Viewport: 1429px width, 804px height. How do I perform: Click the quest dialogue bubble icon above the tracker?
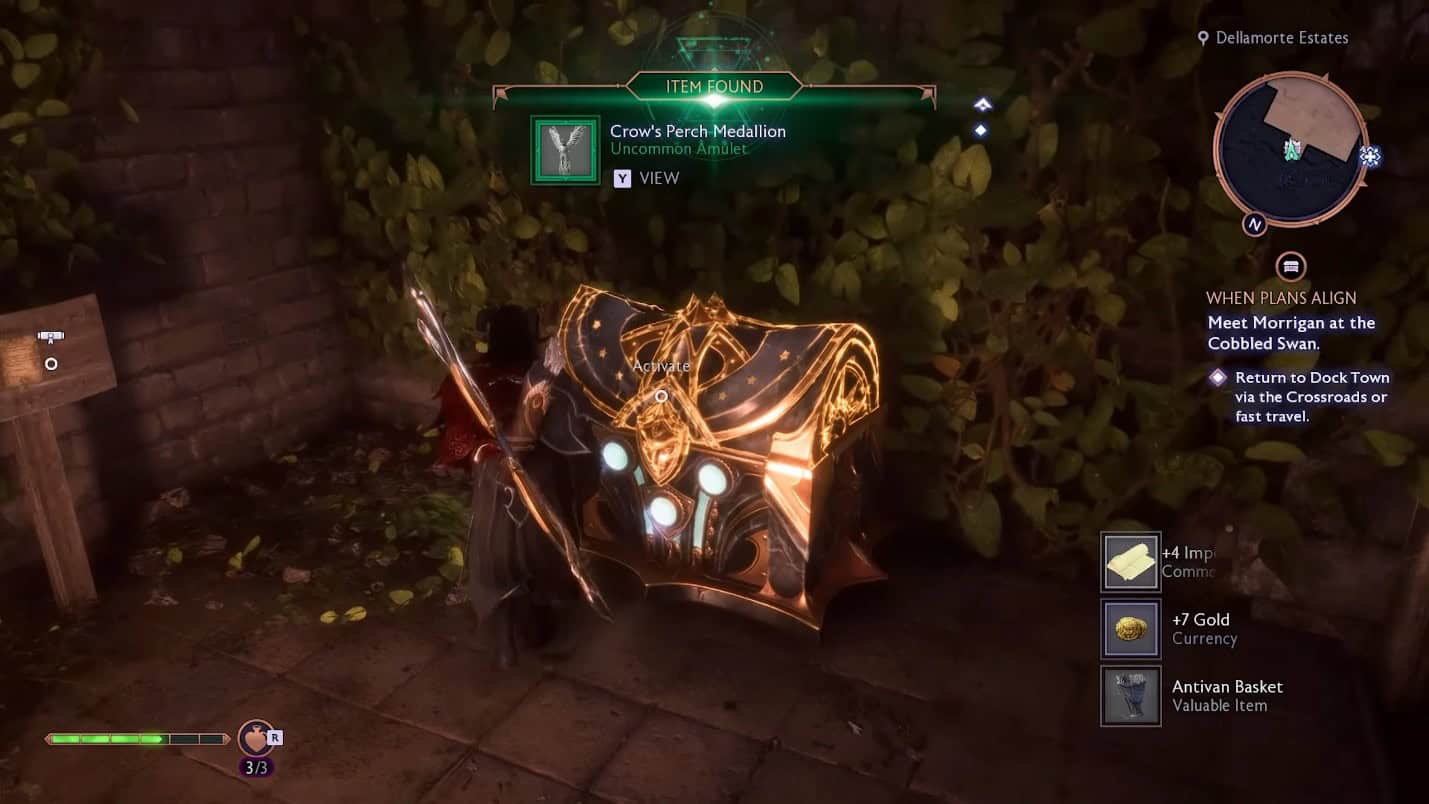coord(1289,266)
